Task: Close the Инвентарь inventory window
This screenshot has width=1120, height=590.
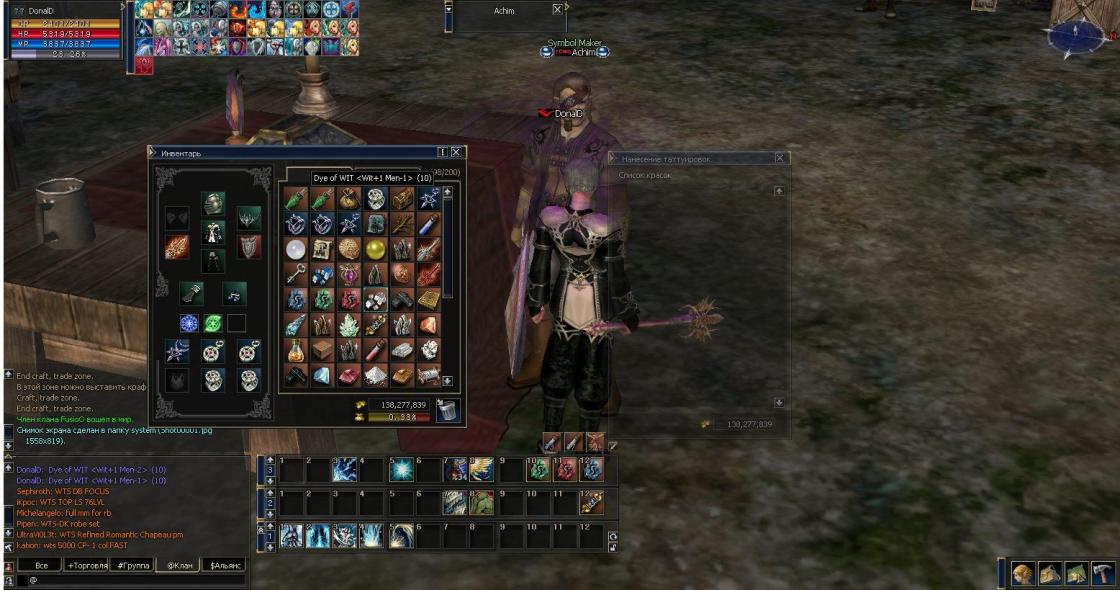Action: 456,152
